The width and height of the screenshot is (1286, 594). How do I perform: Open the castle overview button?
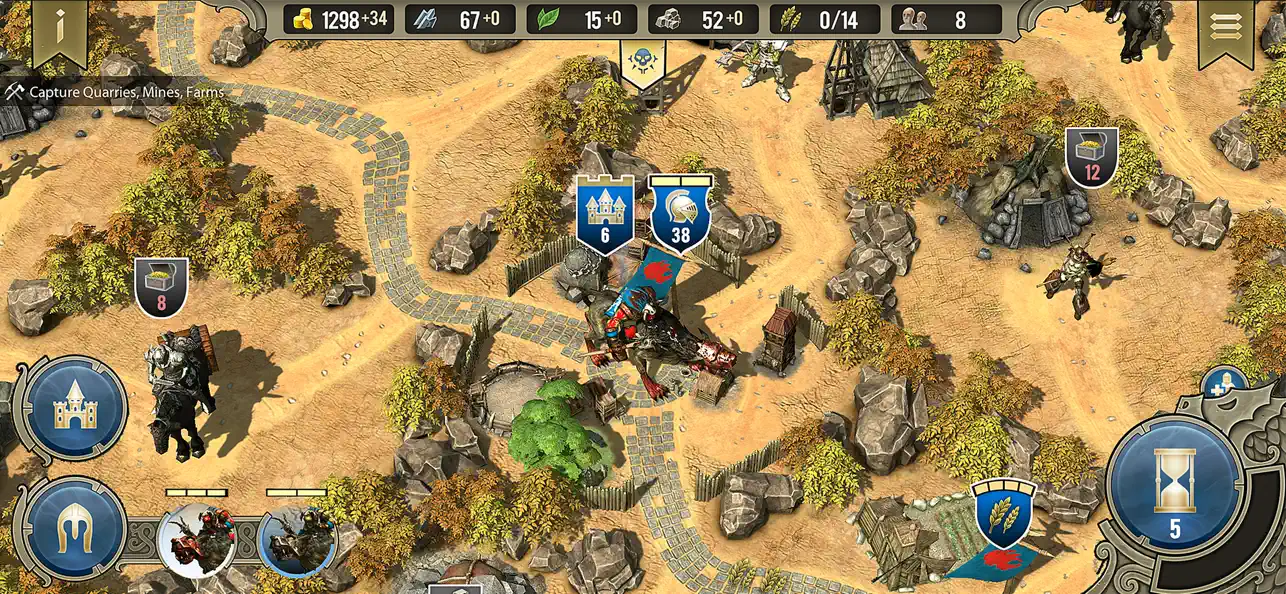coord(75,407)
